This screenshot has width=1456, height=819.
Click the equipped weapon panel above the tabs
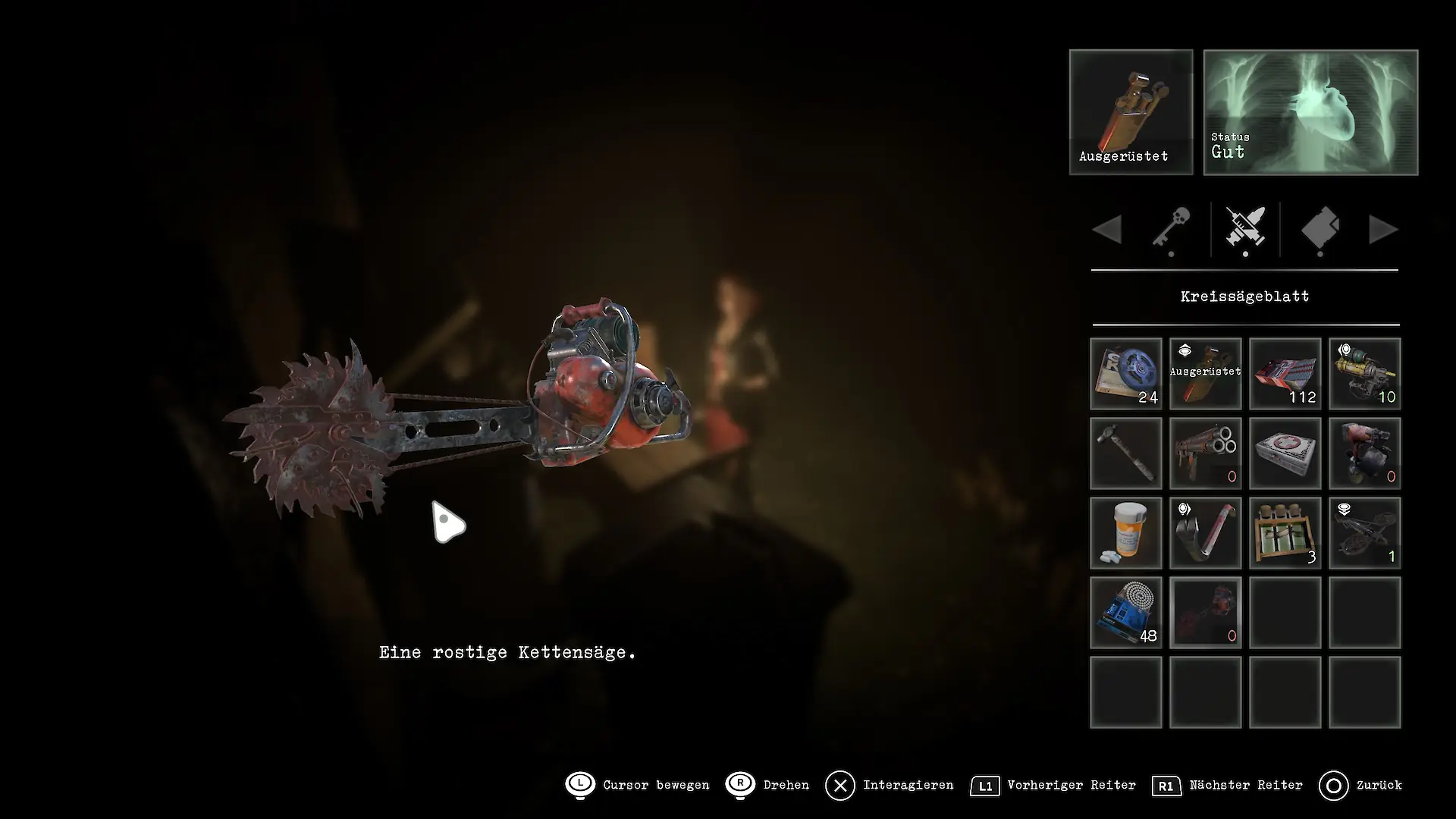point(1131,112)
